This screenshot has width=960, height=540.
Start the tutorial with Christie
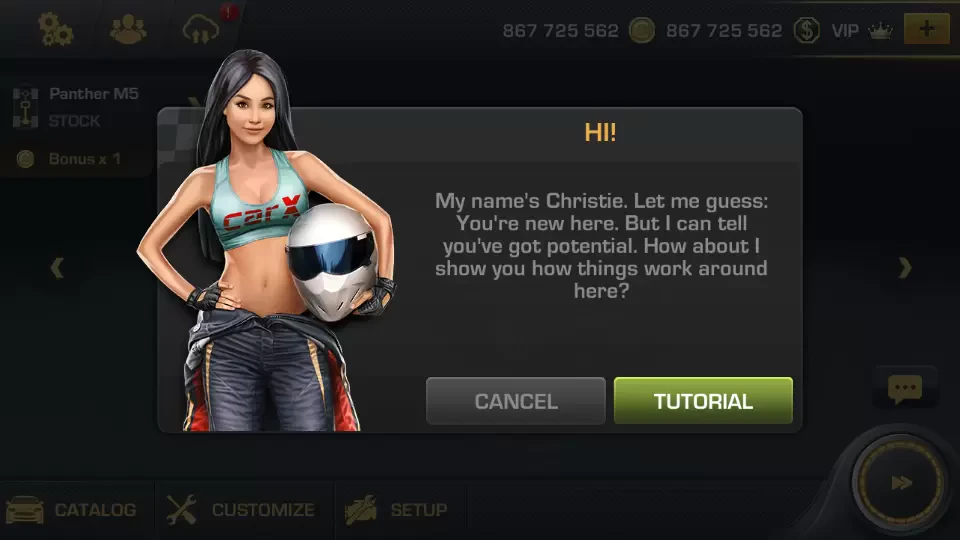coord(703,401)
